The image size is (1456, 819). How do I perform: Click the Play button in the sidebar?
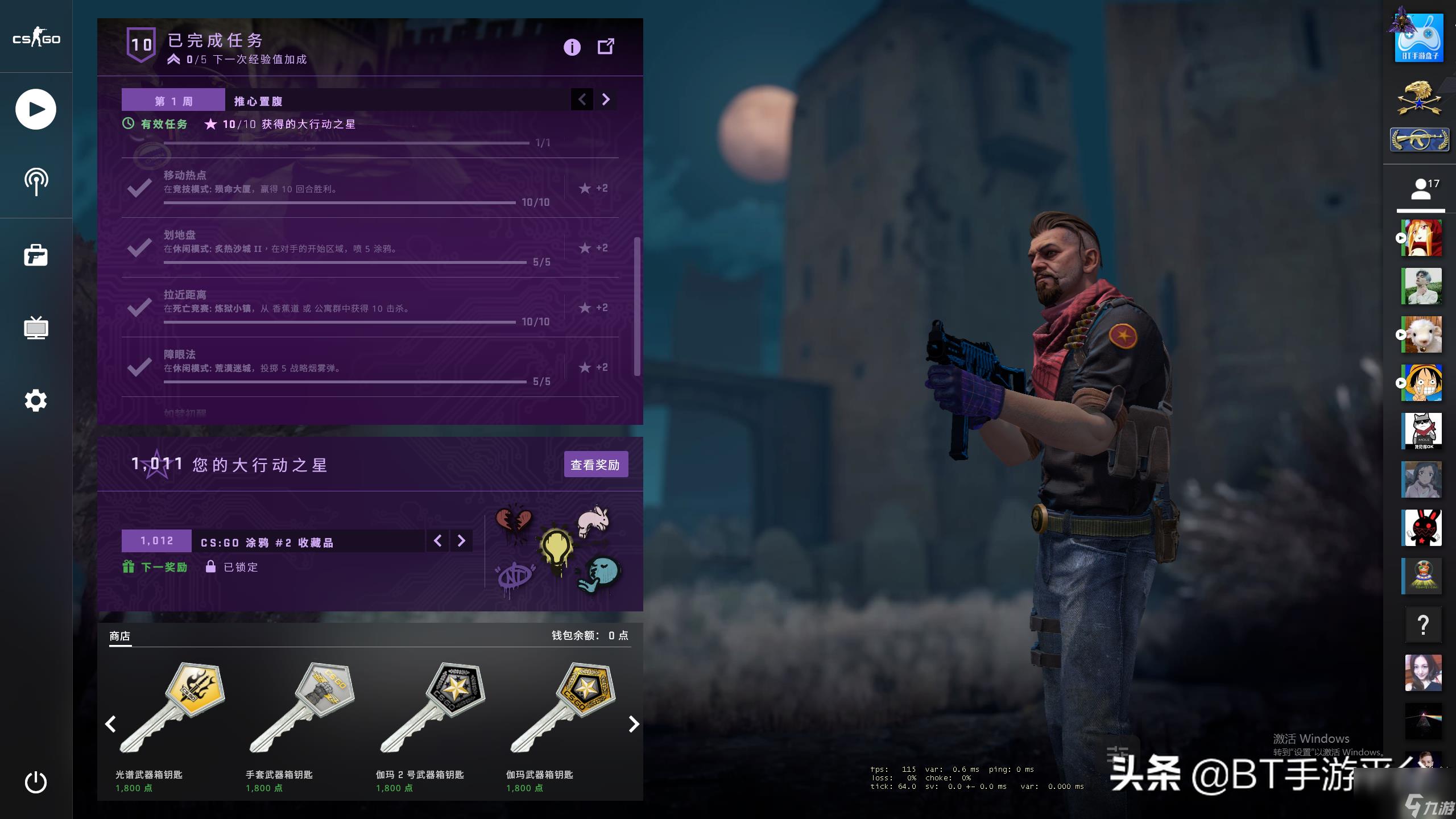pyautogui.click(x=36, y=109)
